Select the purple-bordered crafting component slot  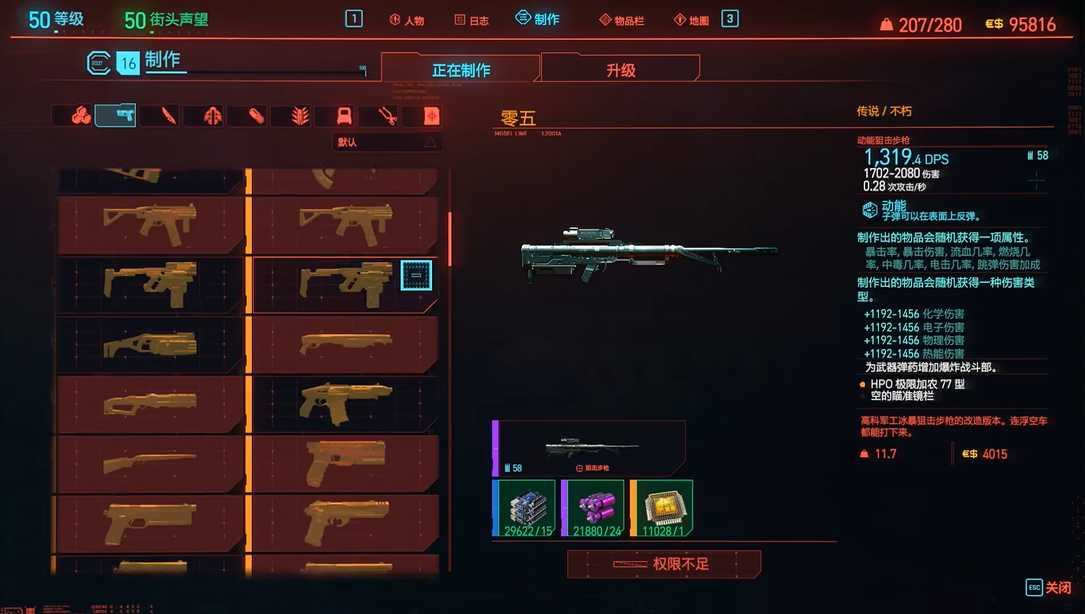(593, 508)
